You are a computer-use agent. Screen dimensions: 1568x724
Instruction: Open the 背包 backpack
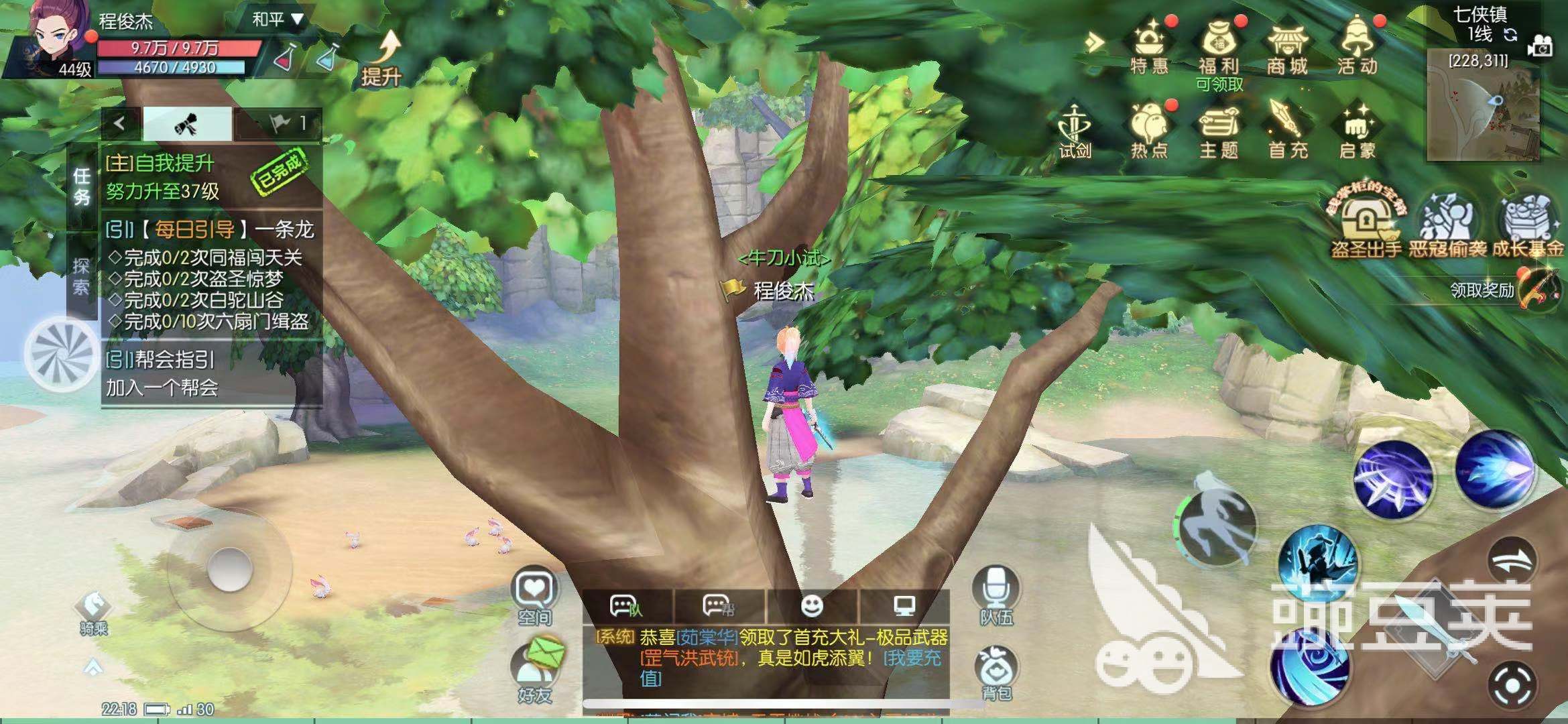997,673
